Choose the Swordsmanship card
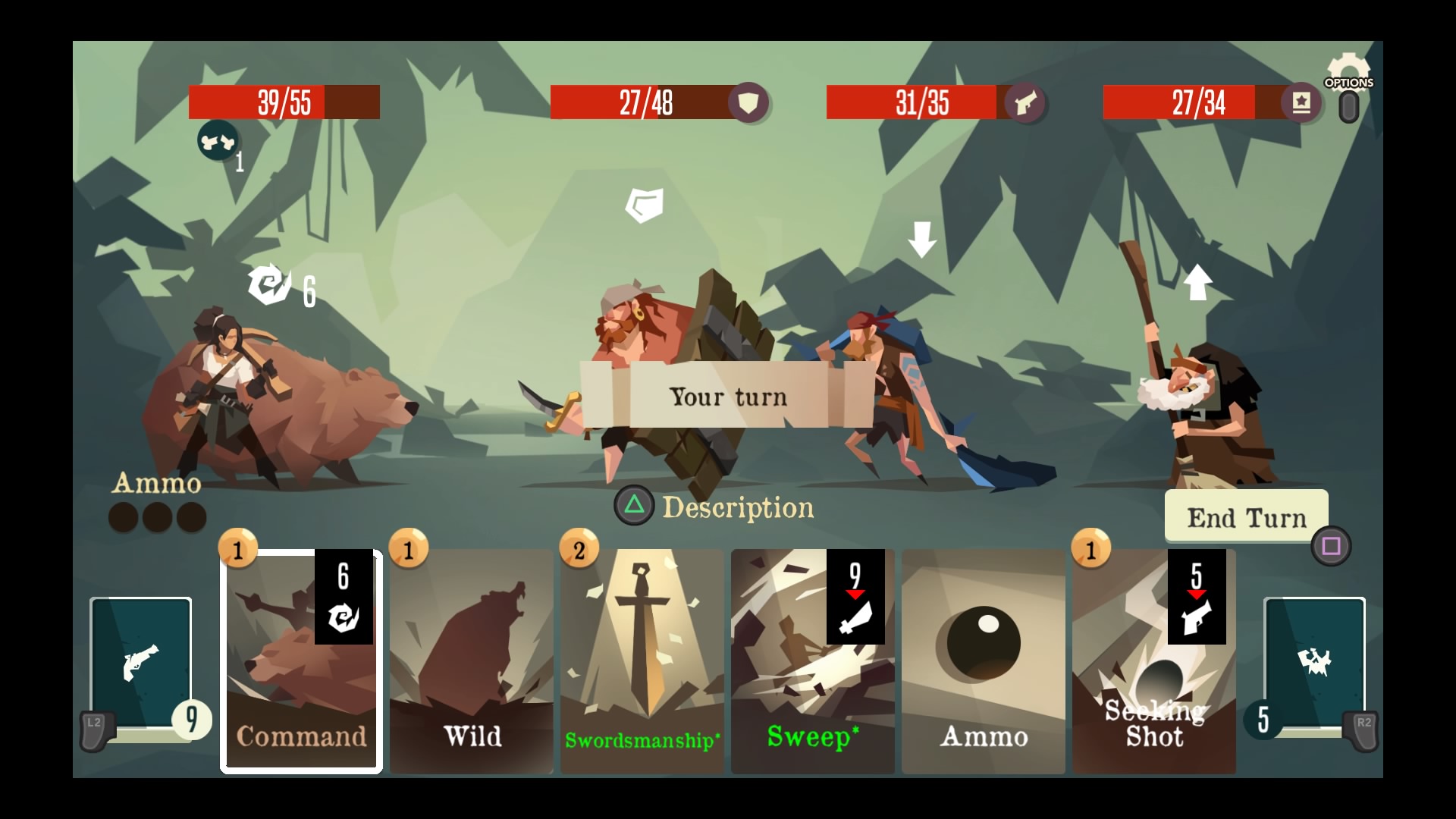The height and width of the screenshot is (819, 1456). click(x=642, y=661)
